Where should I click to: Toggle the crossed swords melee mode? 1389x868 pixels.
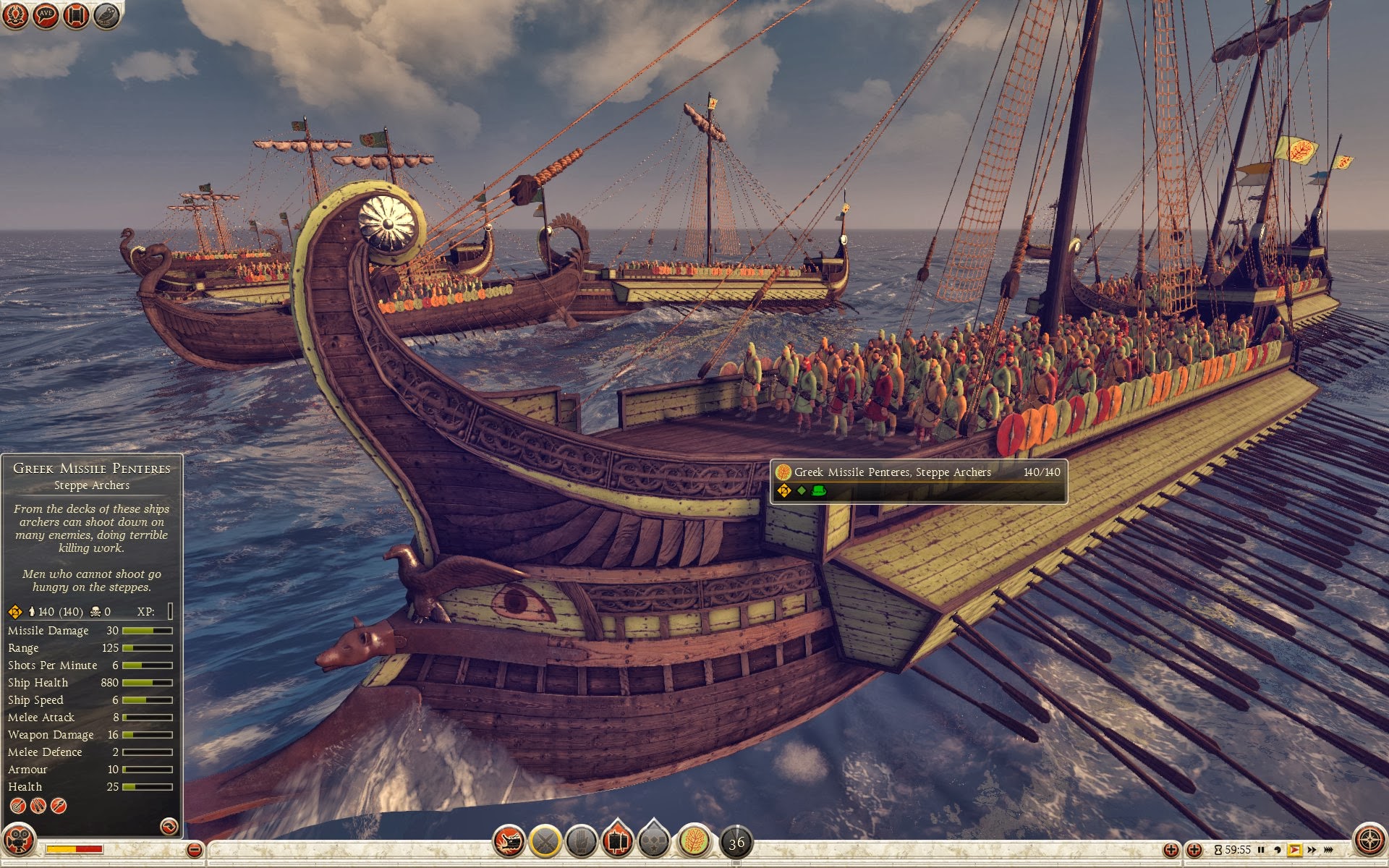(545, 841)
